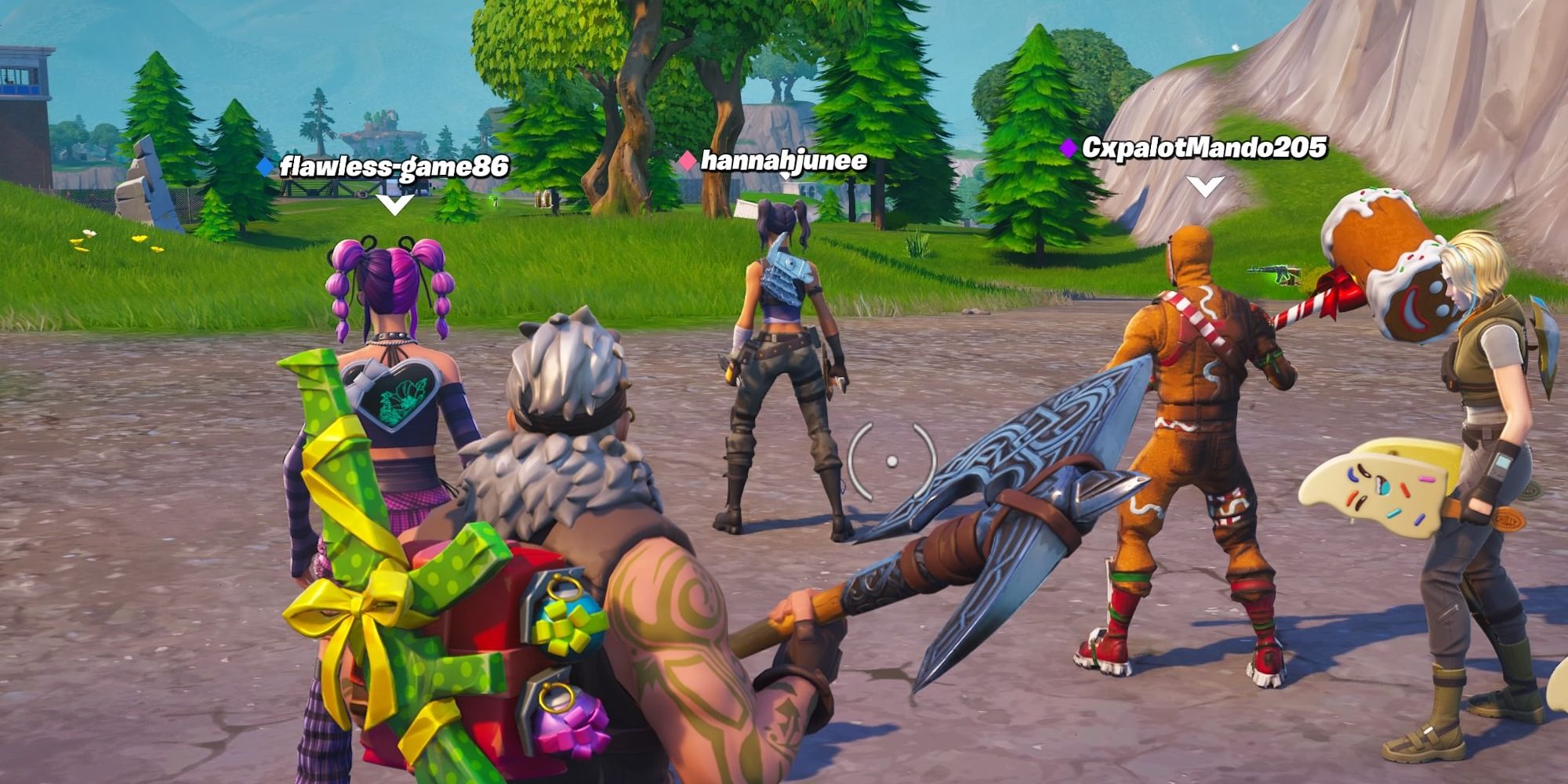Screen dimensions: 1568x784
Task: Click the targeting reticle in screen center
Action: (891, 460)
